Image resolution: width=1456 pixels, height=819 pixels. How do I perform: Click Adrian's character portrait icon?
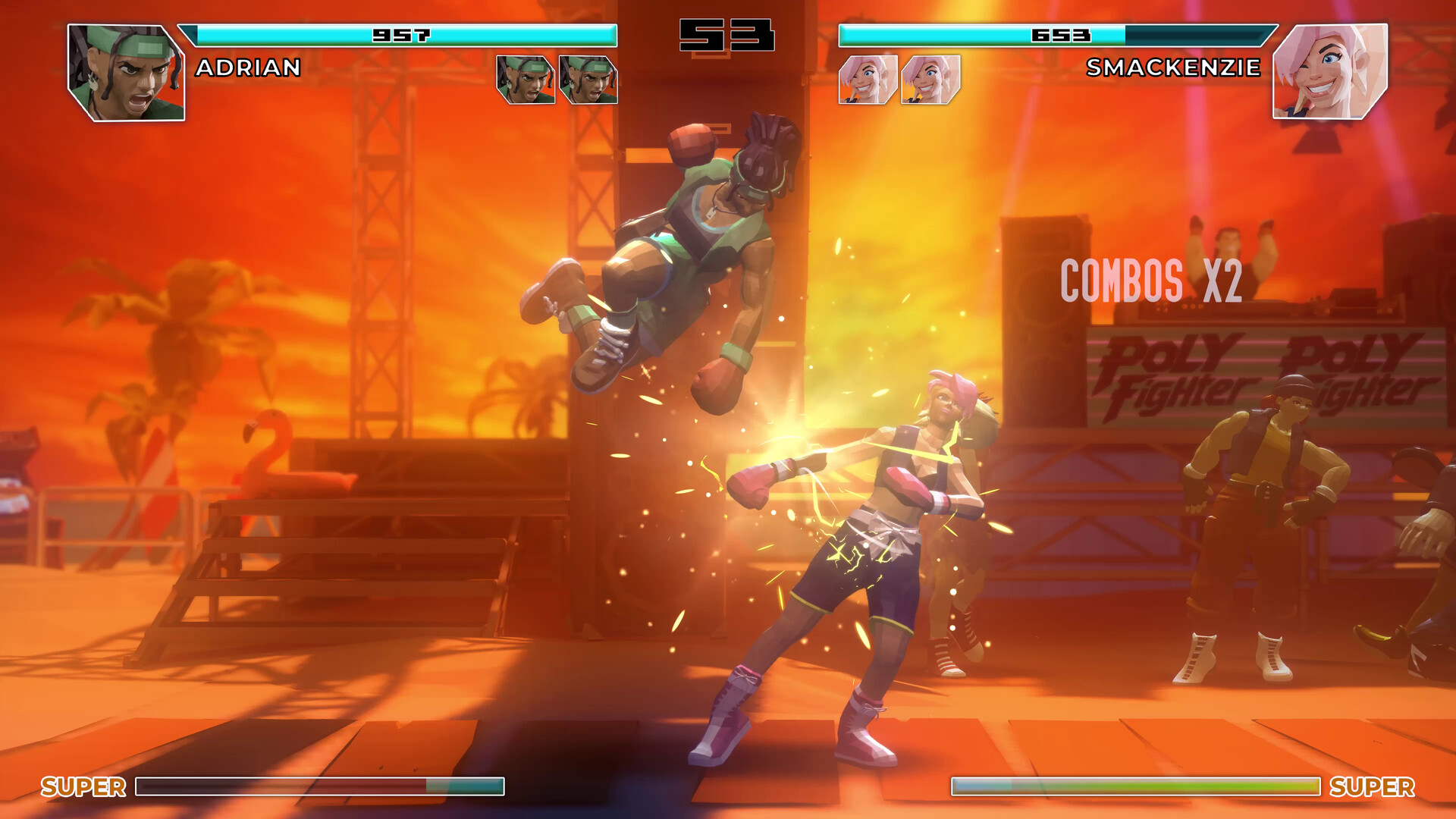tap(125, 72)
